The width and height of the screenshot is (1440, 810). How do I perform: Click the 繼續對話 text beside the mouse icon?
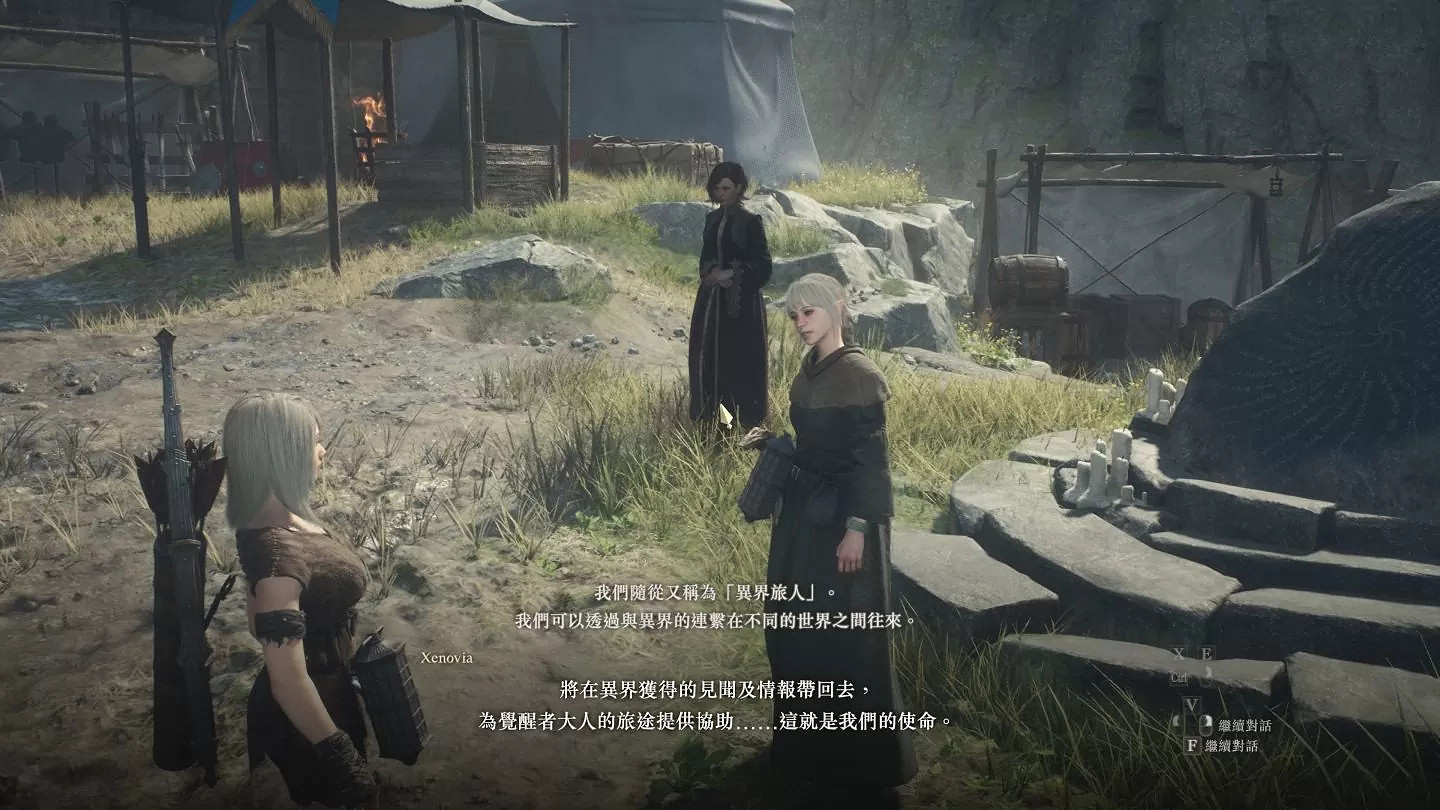coord(1245,725)
